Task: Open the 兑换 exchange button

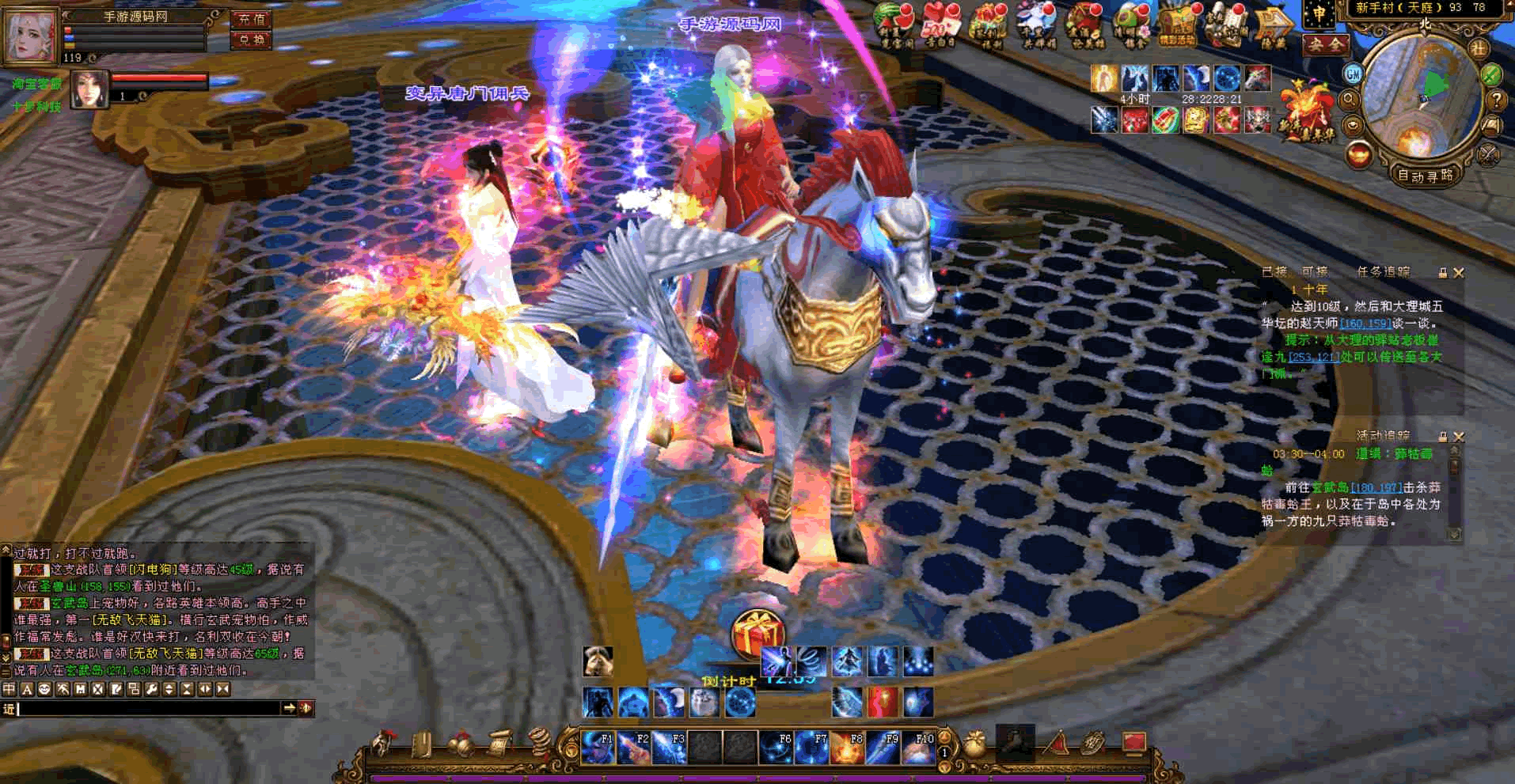Action: [252, 40]
